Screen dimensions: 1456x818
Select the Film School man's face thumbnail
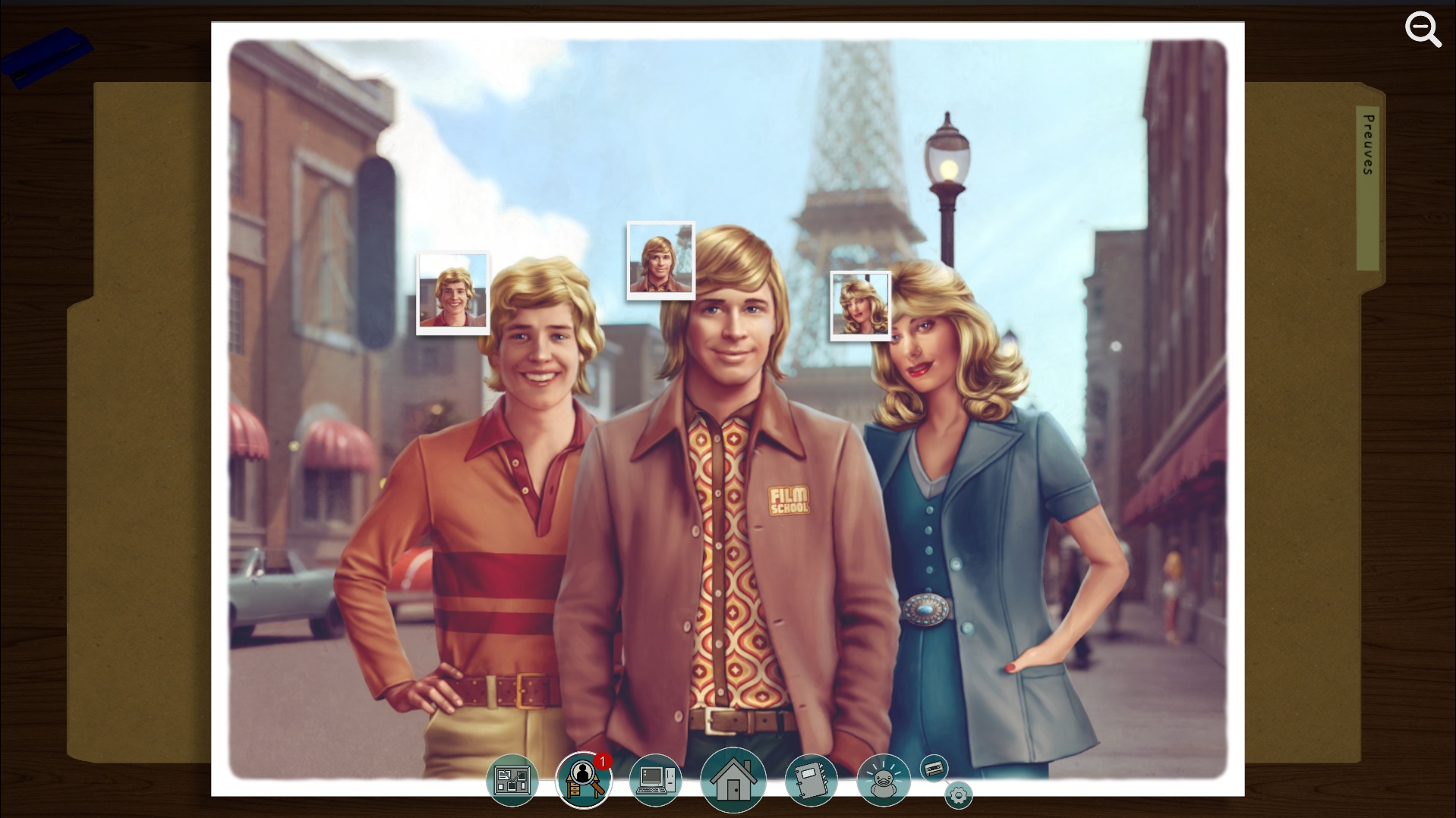[660, 261]
